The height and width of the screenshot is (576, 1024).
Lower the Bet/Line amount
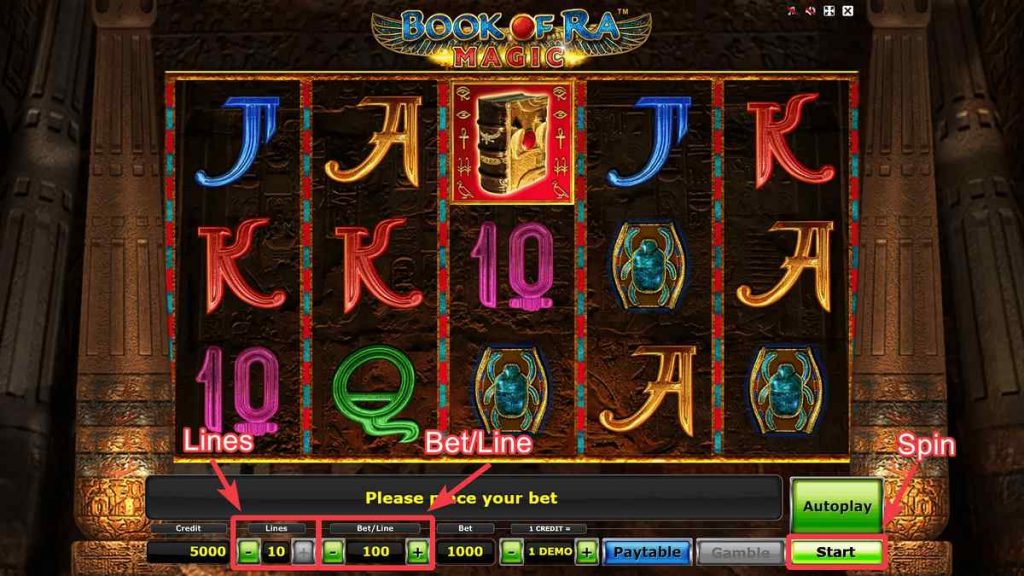(335, 552)
